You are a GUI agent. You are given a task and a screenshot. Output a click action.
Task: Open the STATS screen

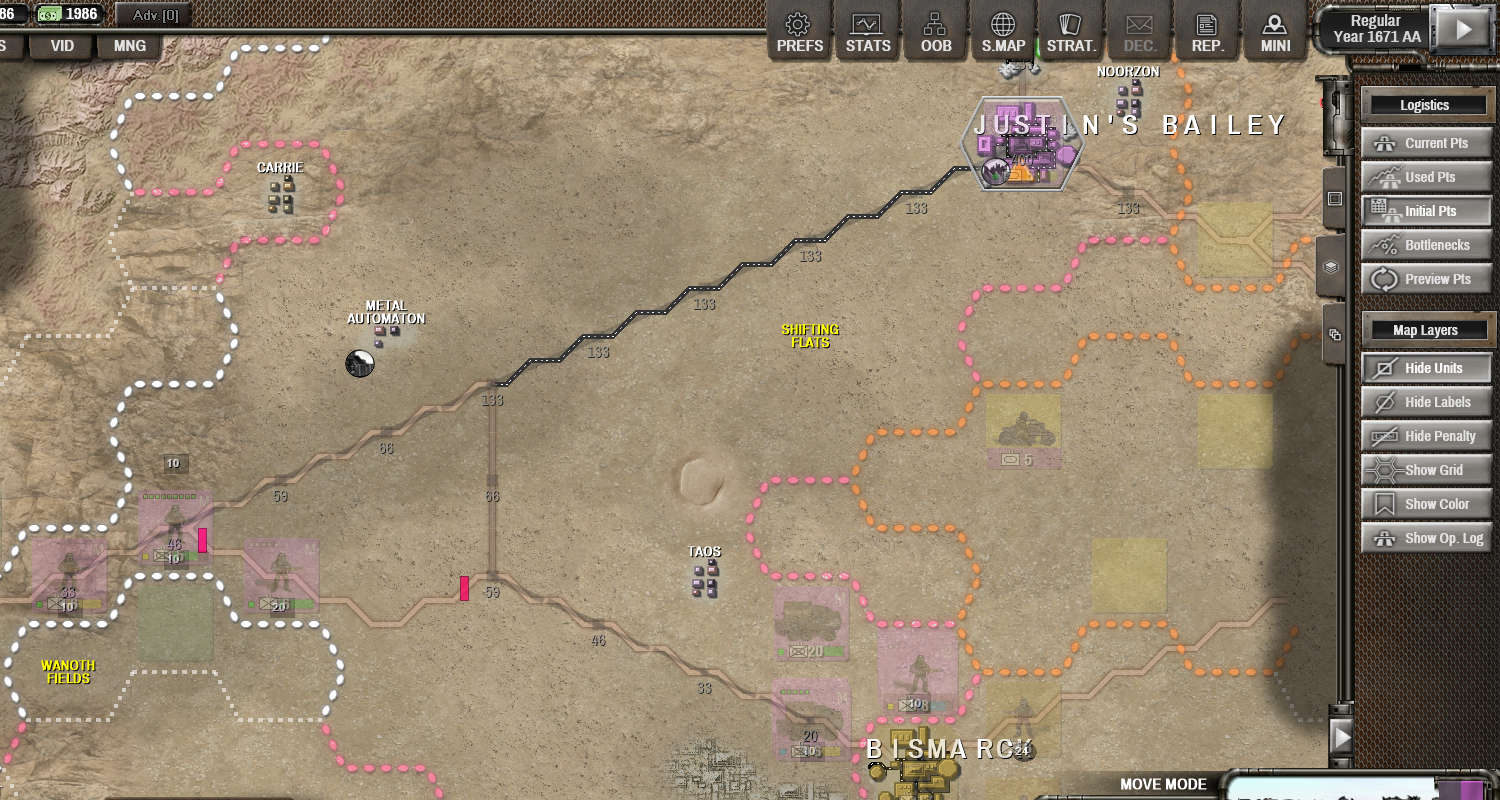867,33
